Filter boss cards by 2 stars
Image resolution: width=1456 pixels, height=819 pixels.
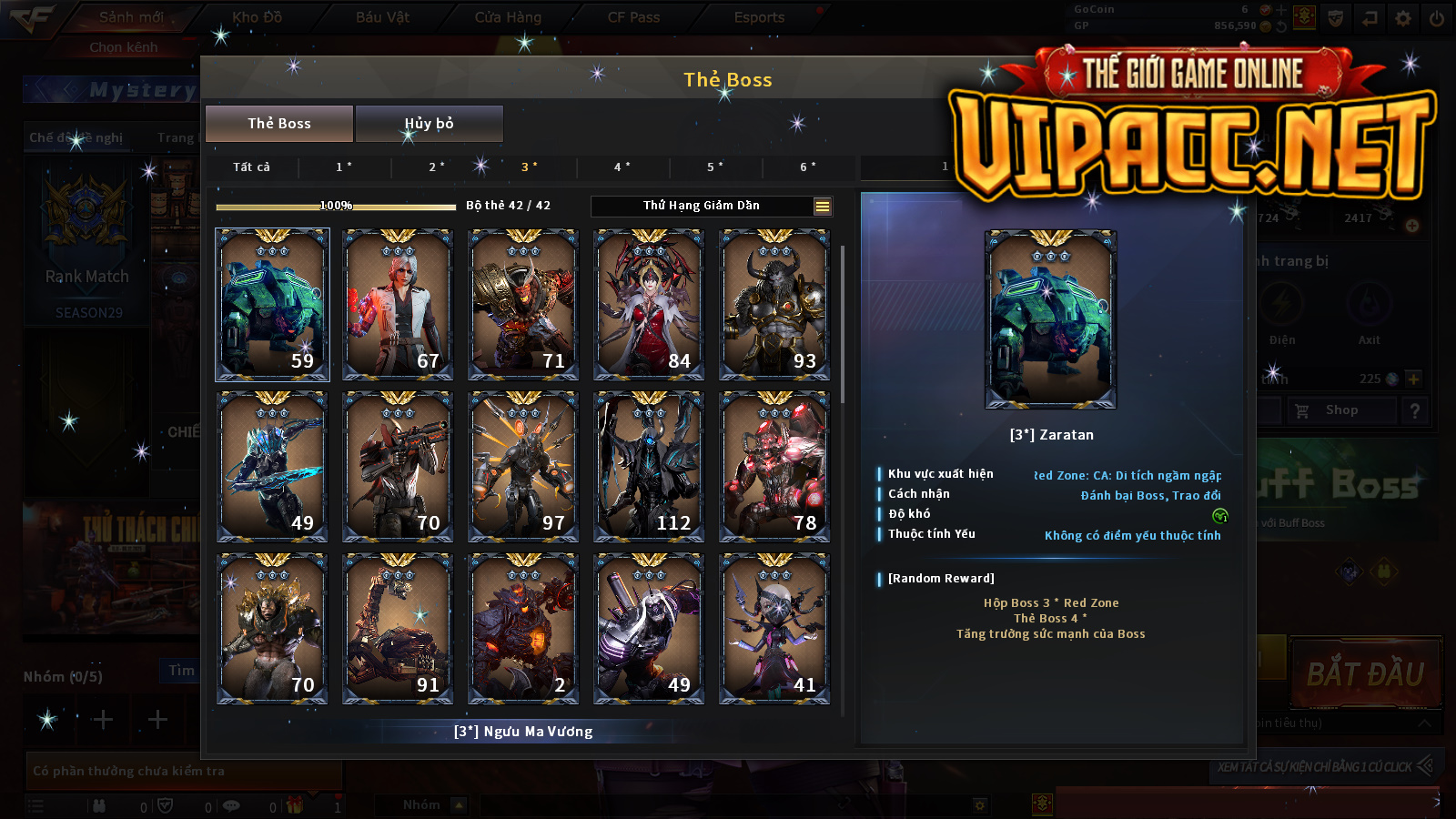coord(437,167)
